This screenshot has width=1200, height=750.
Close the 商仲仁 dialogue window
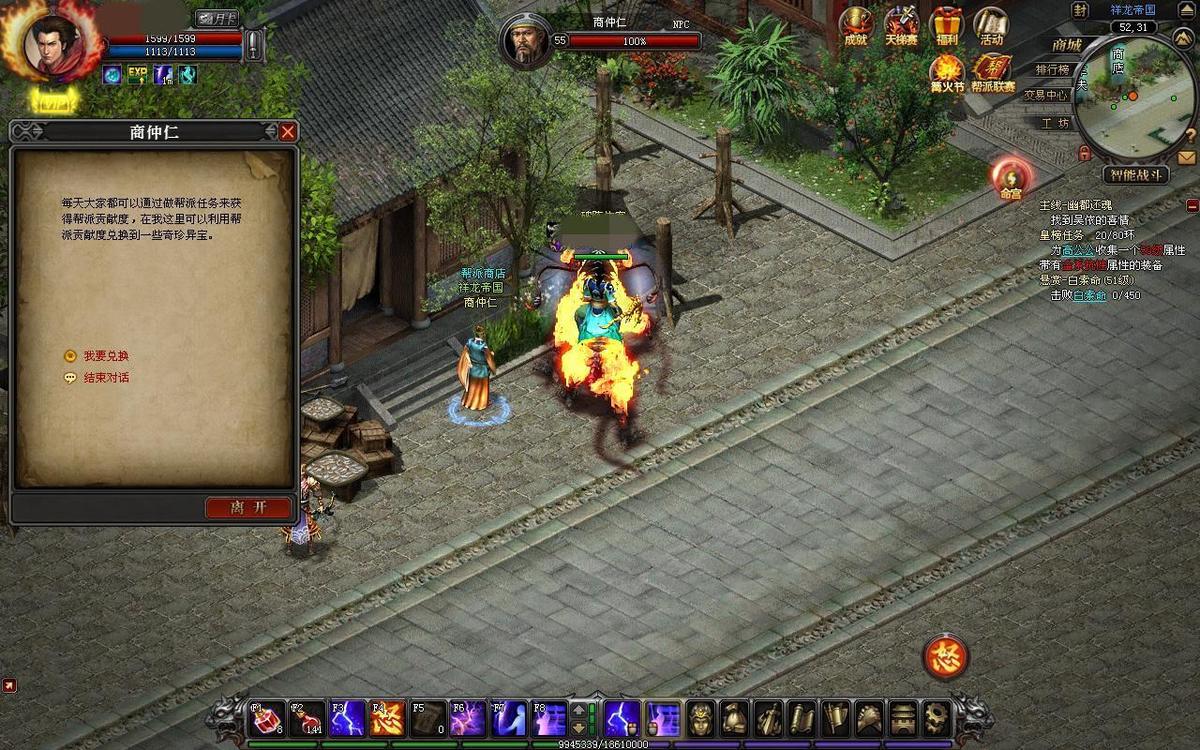[288, 132]
